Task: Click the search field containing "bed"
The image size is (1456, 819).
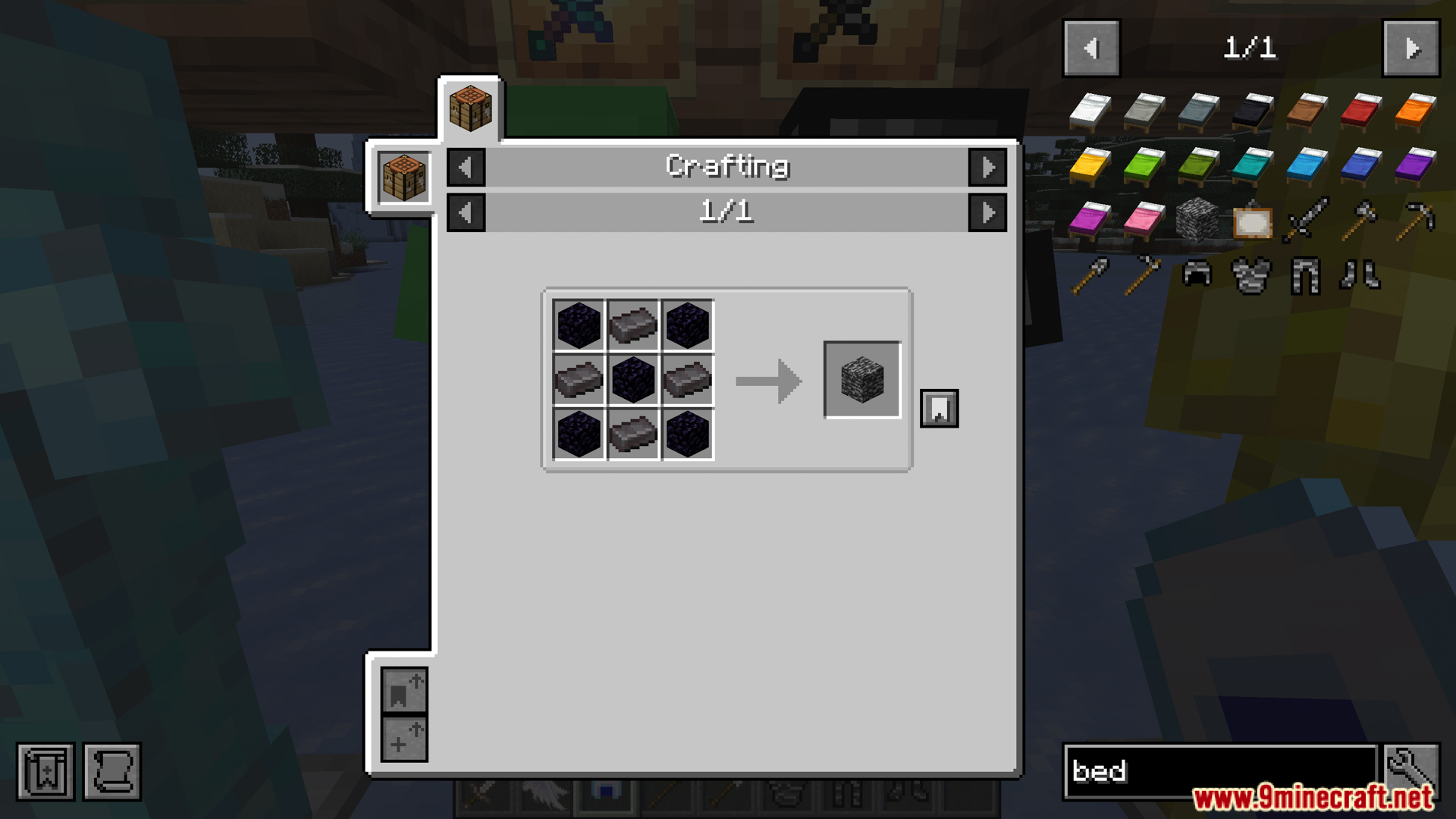Action: pyautogui.click(x=1219, y=771)
